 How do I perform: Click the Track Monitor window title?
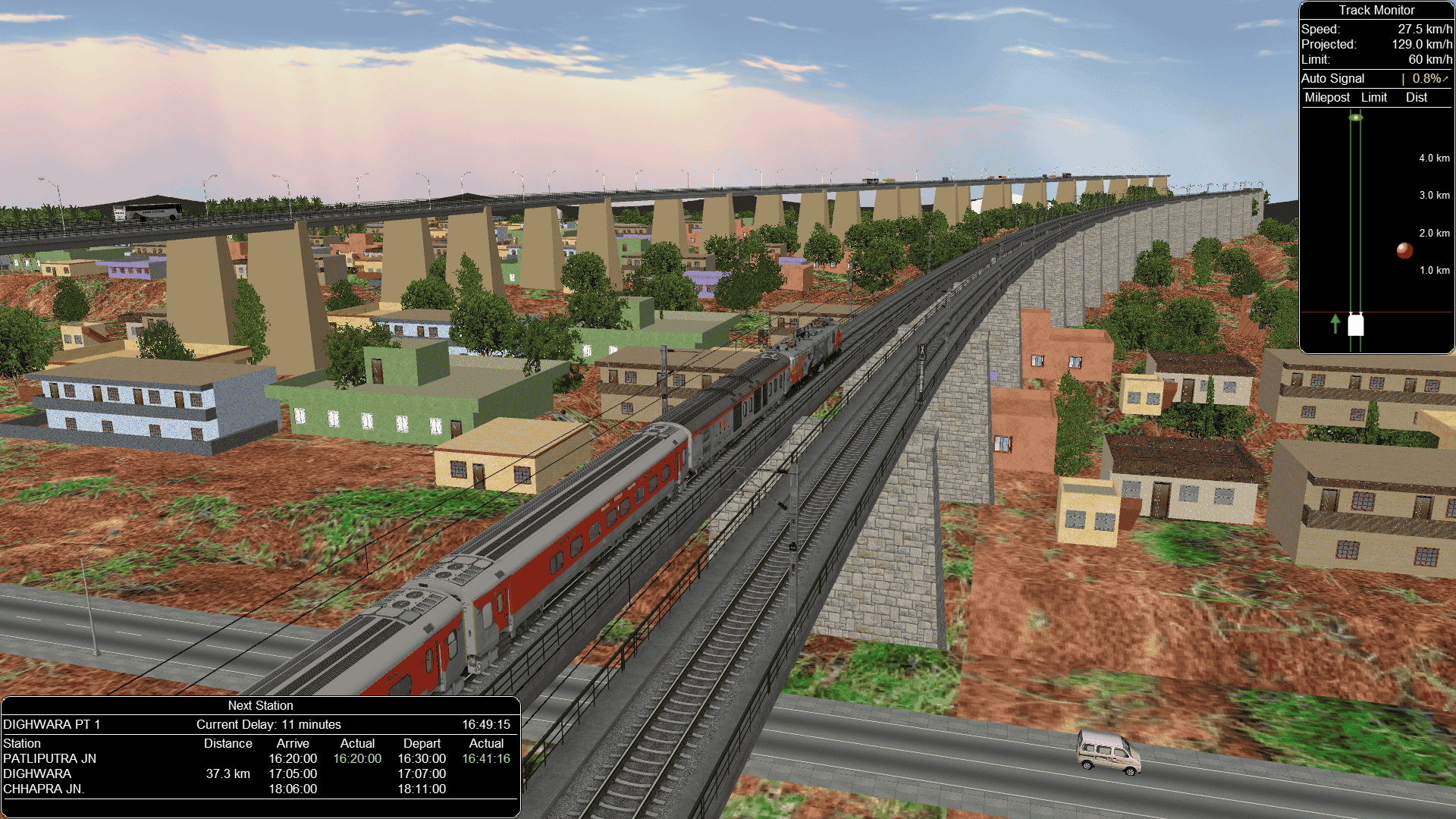tap(1376, 10)
